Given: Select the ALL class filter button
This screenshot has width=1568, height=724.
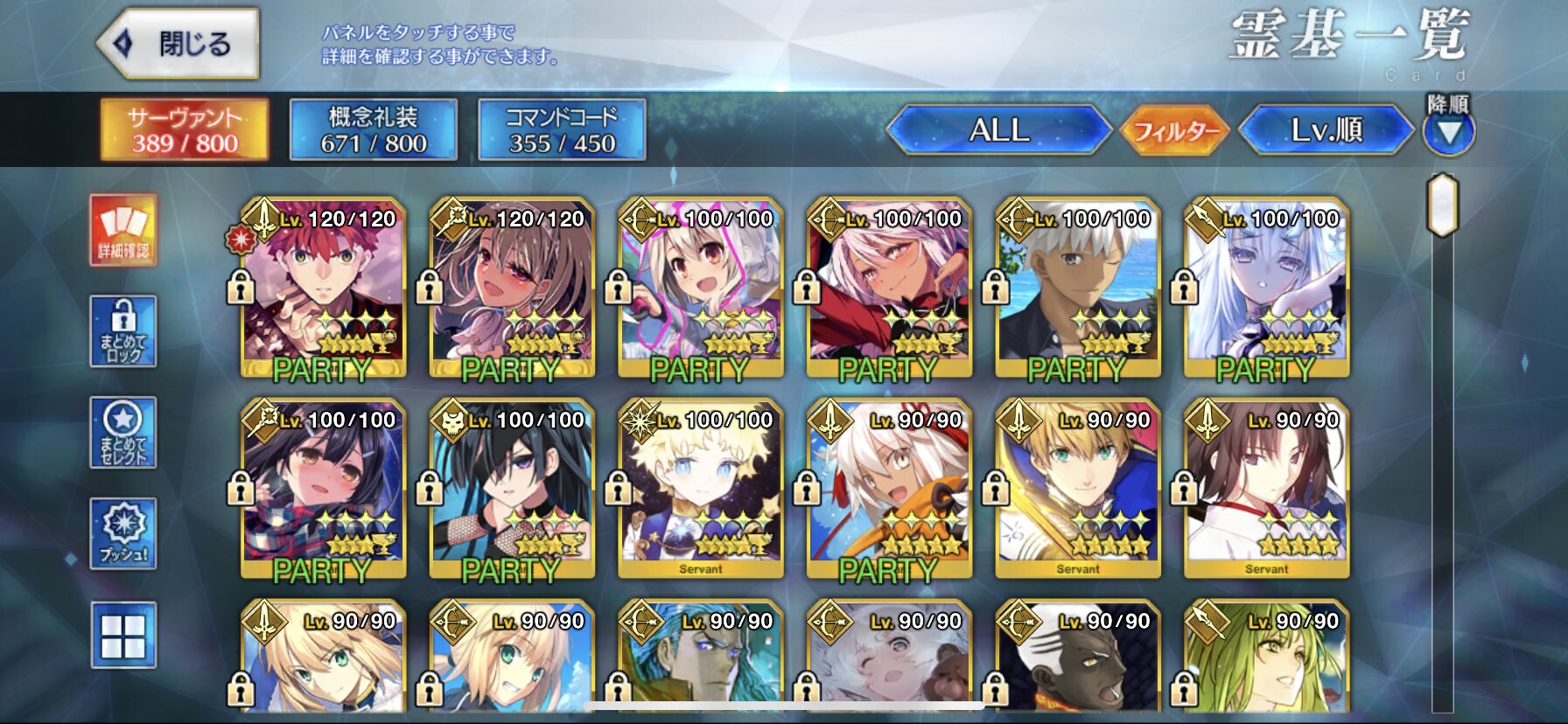Looking at the screenshot, I should tap(998, 131).
